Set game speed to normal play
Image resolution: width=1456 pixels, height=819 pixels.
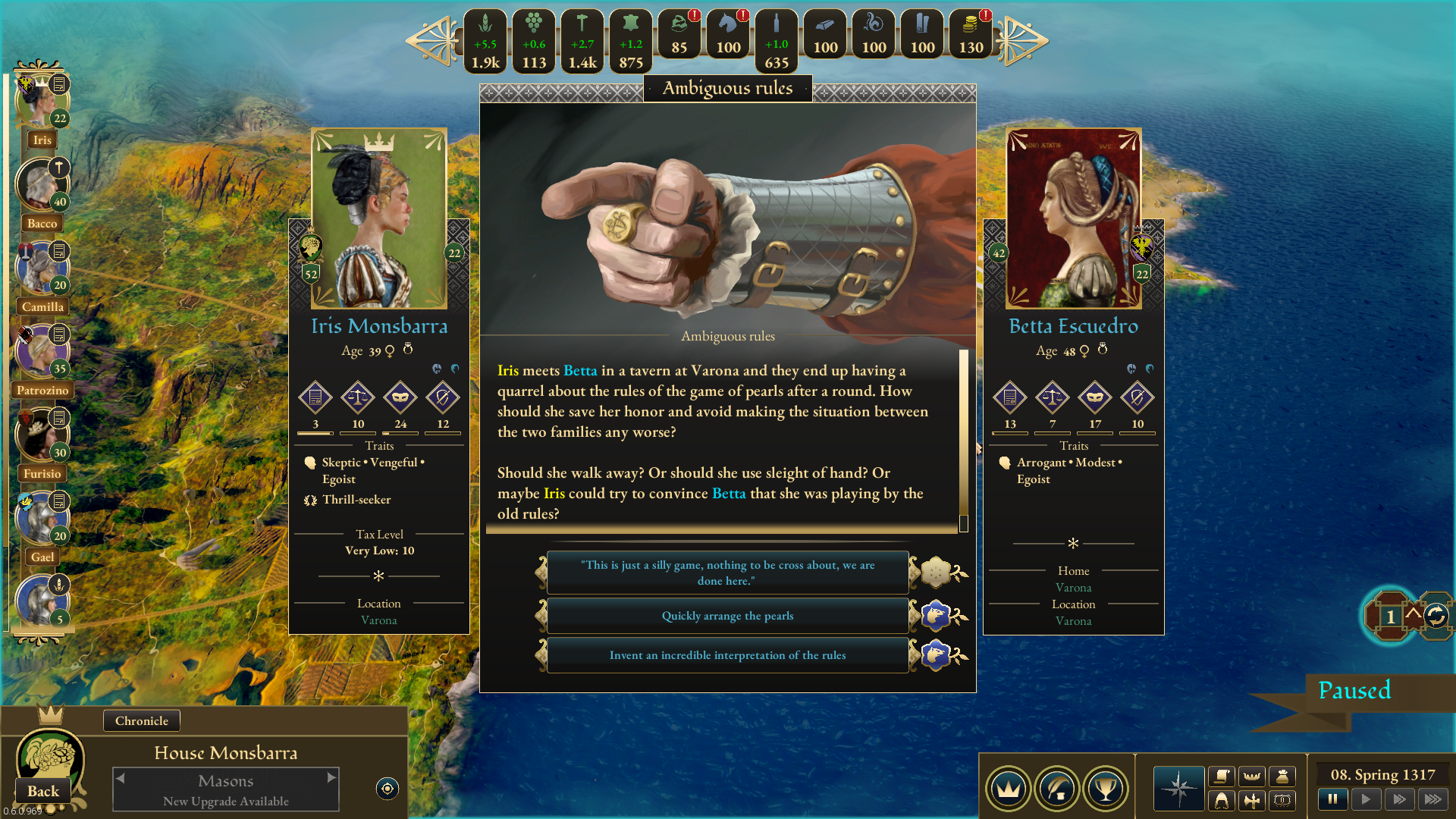click(1366, 799)
